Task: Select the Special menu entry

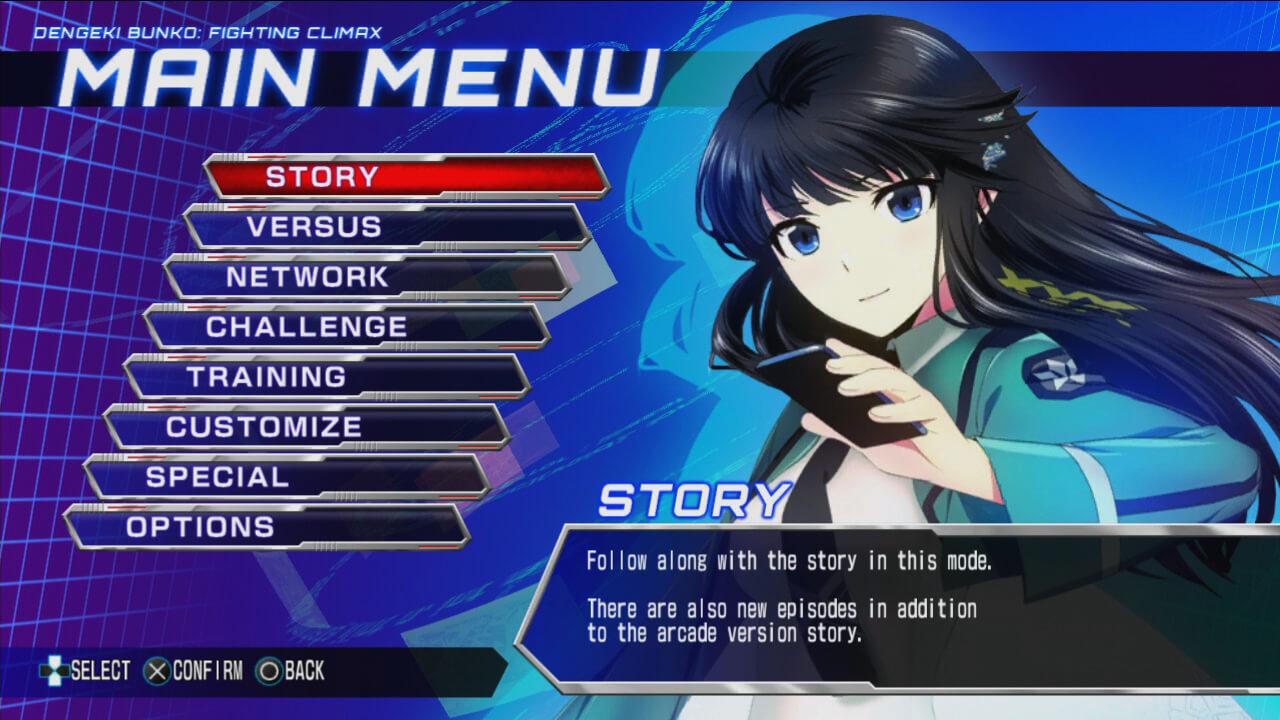Action: (286, 477)
